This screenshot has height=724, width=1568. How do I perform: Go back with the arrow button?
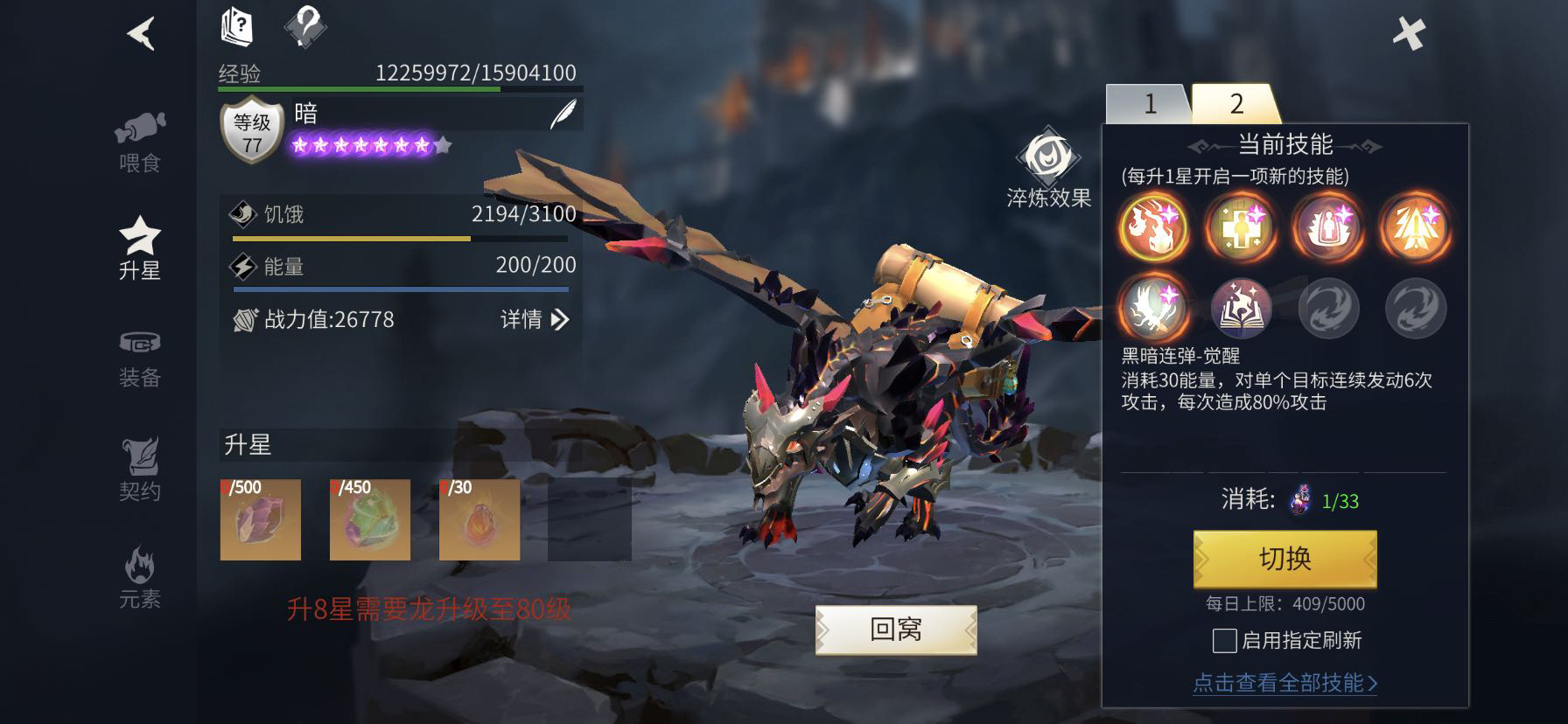coord(141,33)
